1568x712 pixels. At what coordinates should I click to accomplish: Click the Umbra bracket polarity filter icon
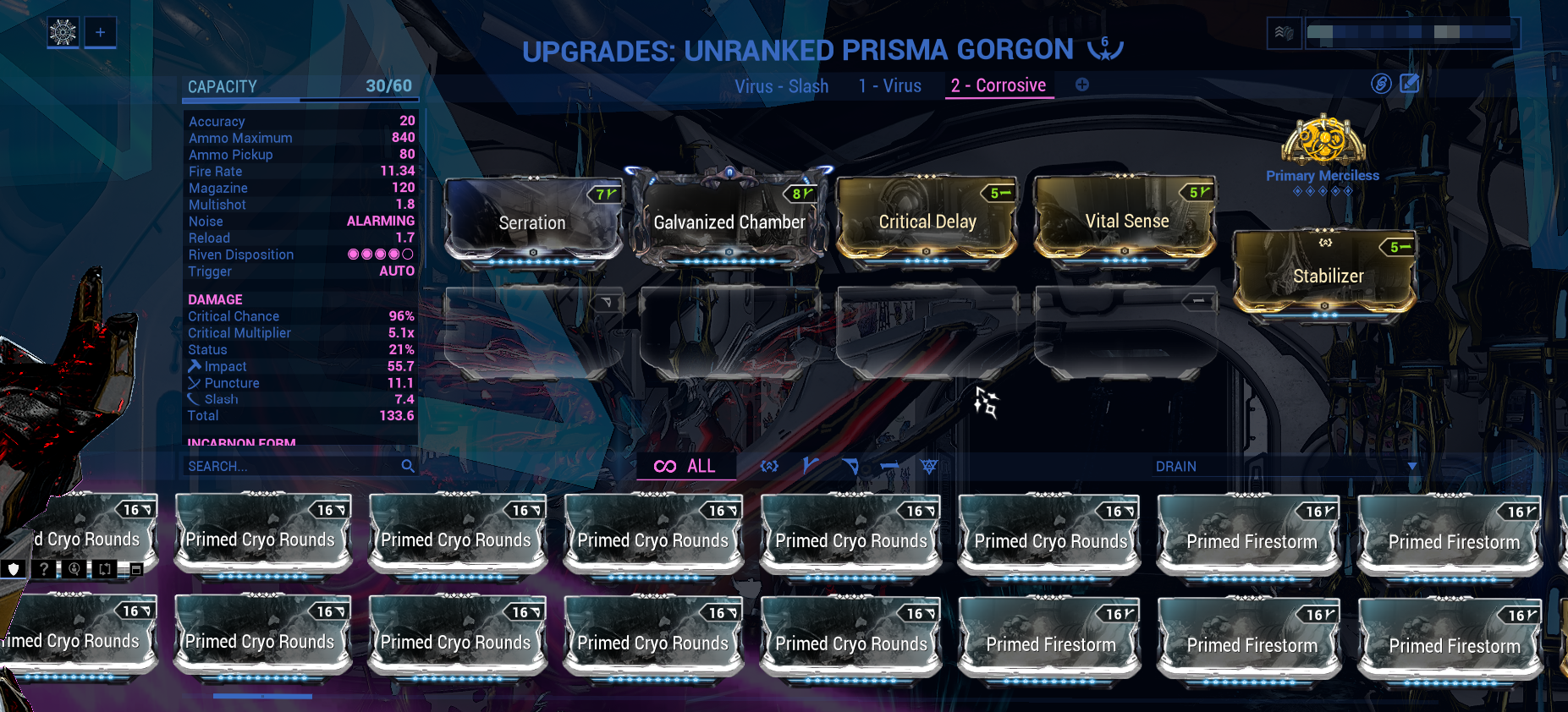coord(769,466)
